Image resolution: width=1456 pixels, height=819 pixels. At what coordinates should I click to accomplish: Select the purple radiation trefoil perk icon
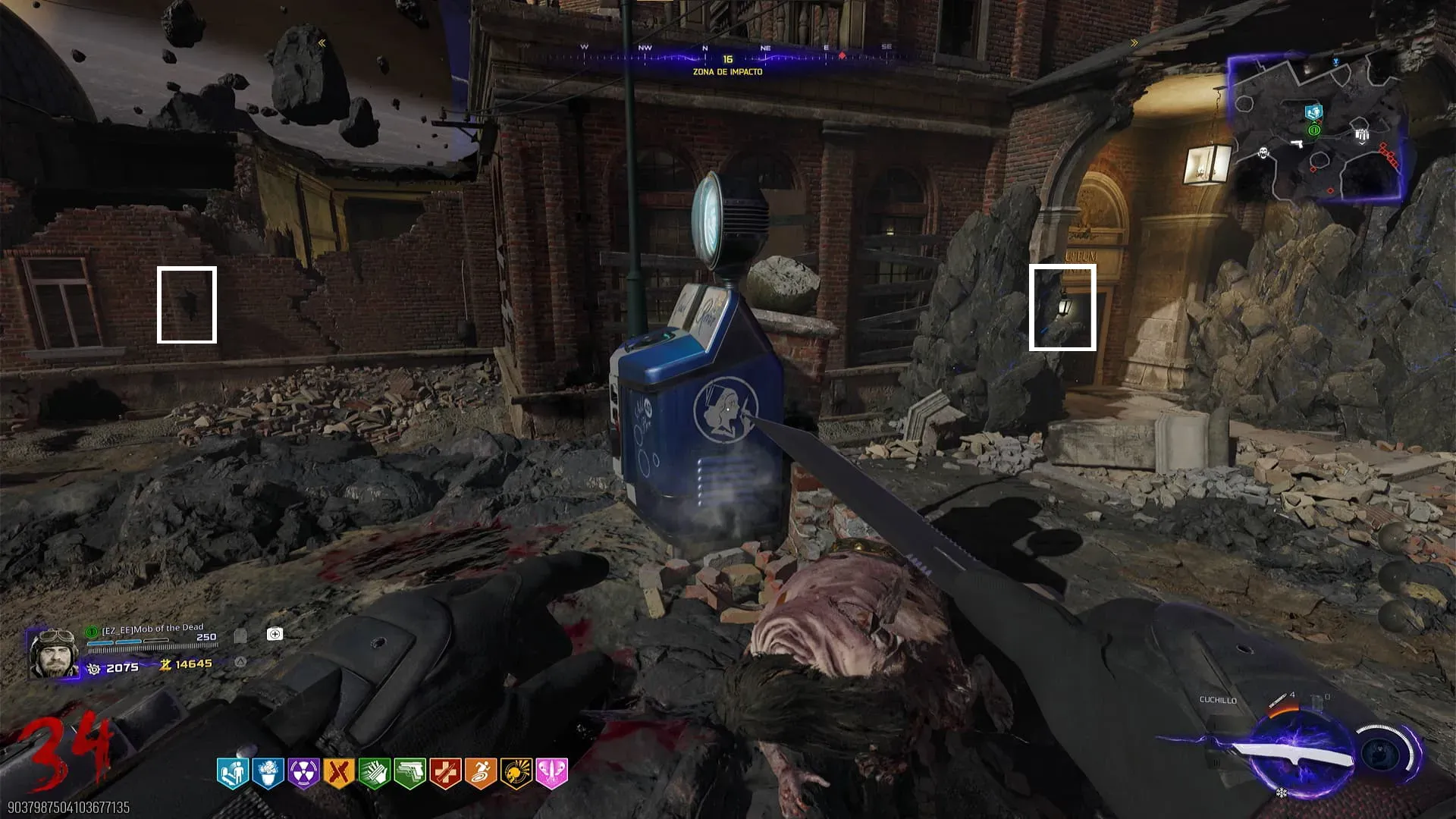(x=303, y=773)
